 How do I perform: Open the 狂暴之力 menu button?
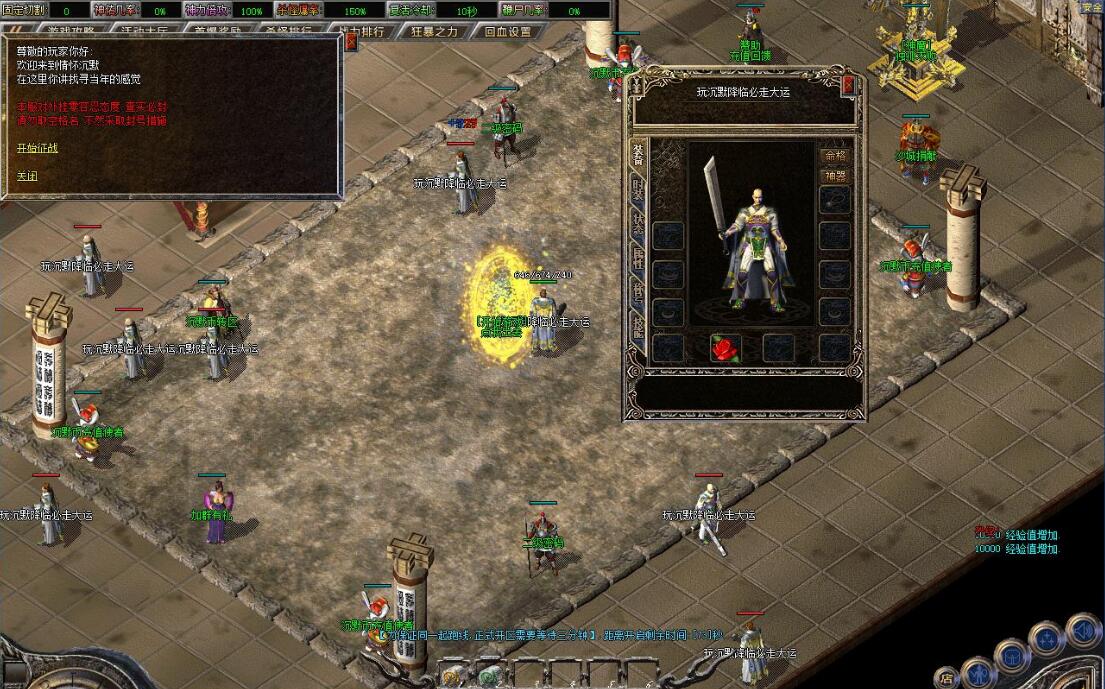[435, 31]
